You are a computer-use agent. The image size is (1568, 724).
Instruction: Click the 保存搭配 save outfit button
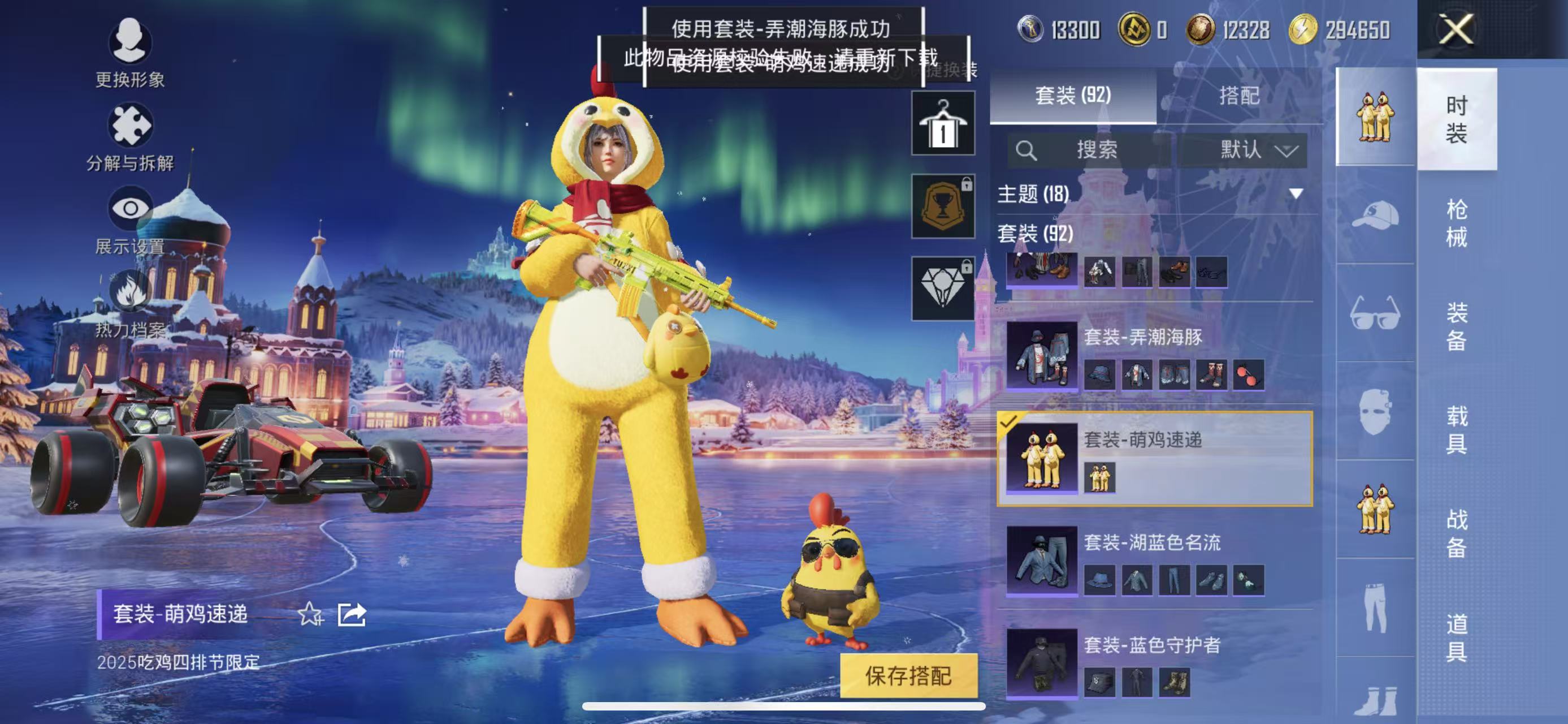tap(908, 676)
